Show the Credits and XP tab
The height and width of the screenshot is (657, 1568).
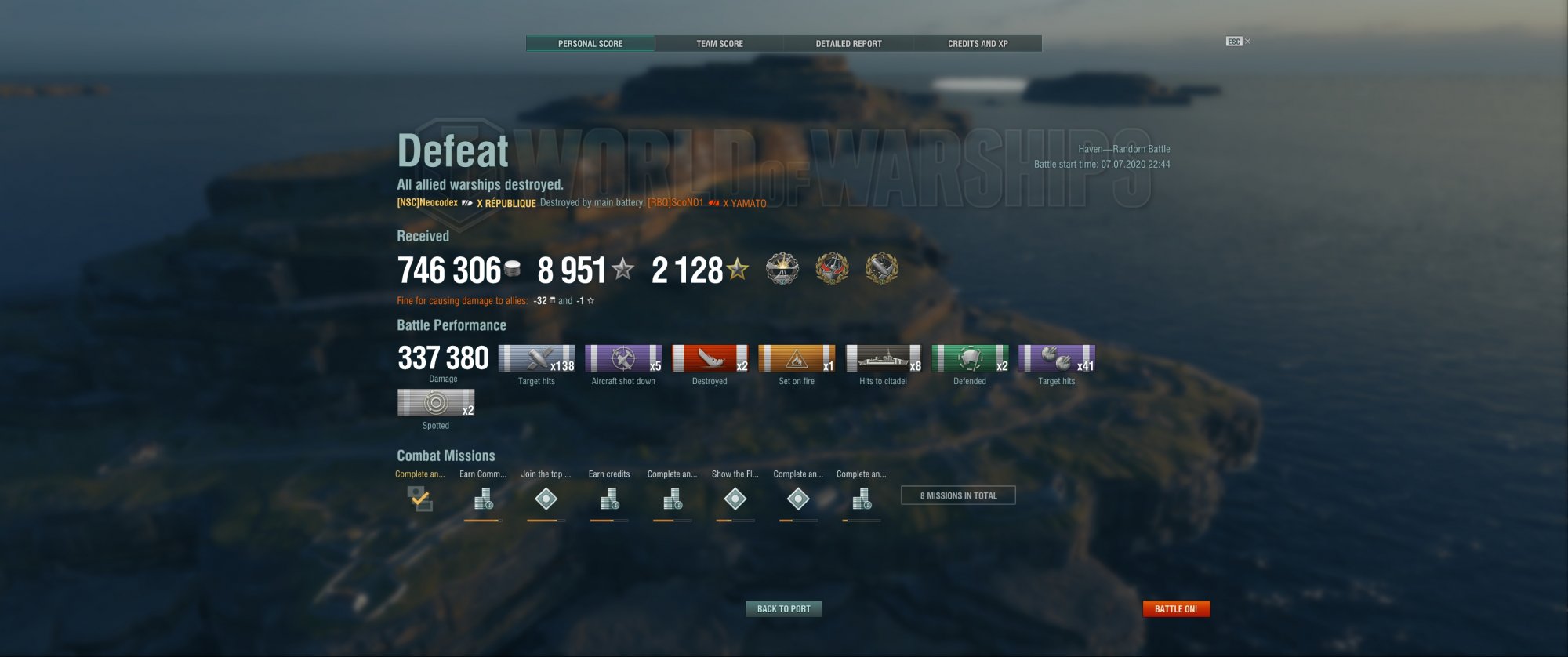[x=978, y=44]
